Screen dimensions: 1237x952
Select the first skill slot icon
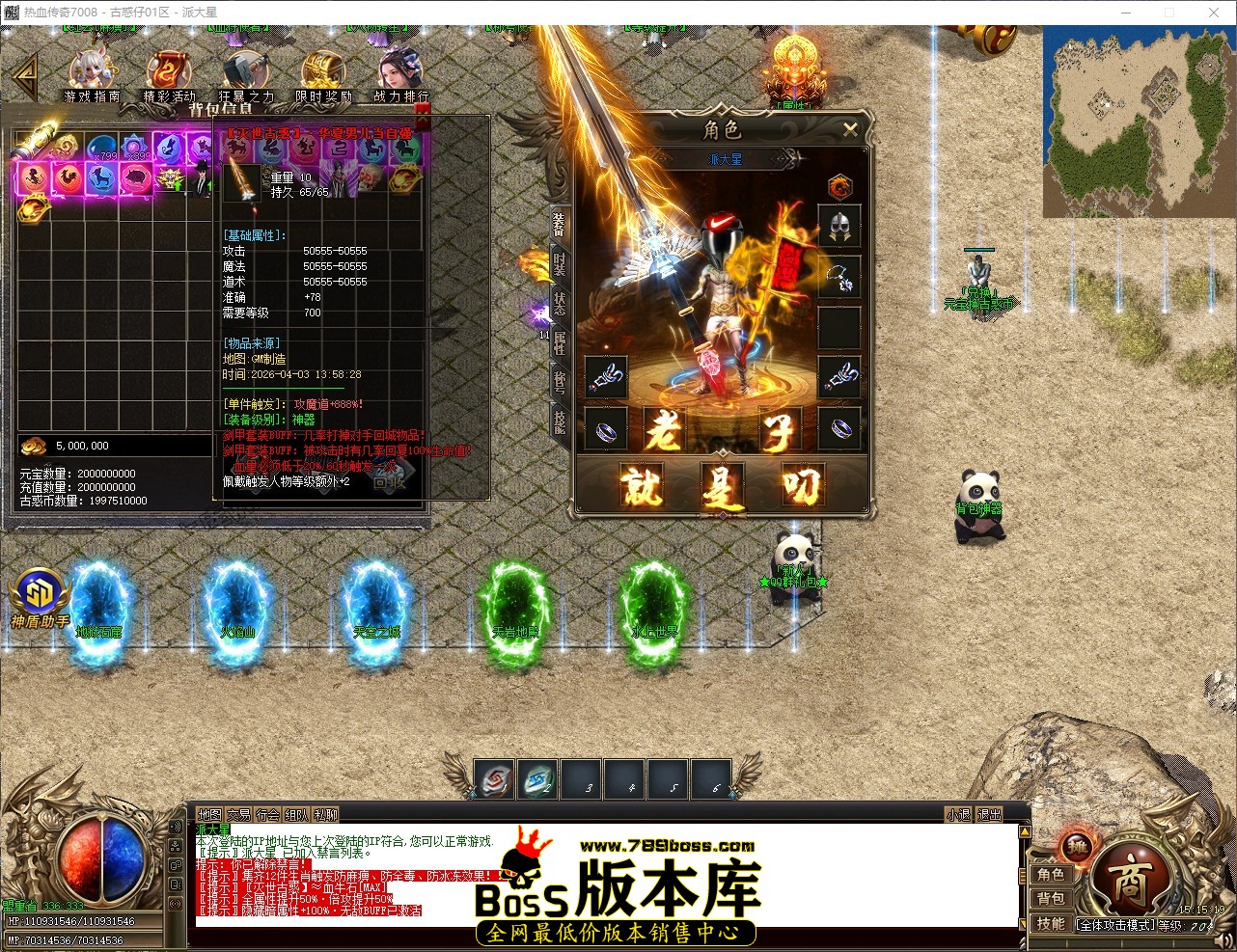click(x=495, y=780)
